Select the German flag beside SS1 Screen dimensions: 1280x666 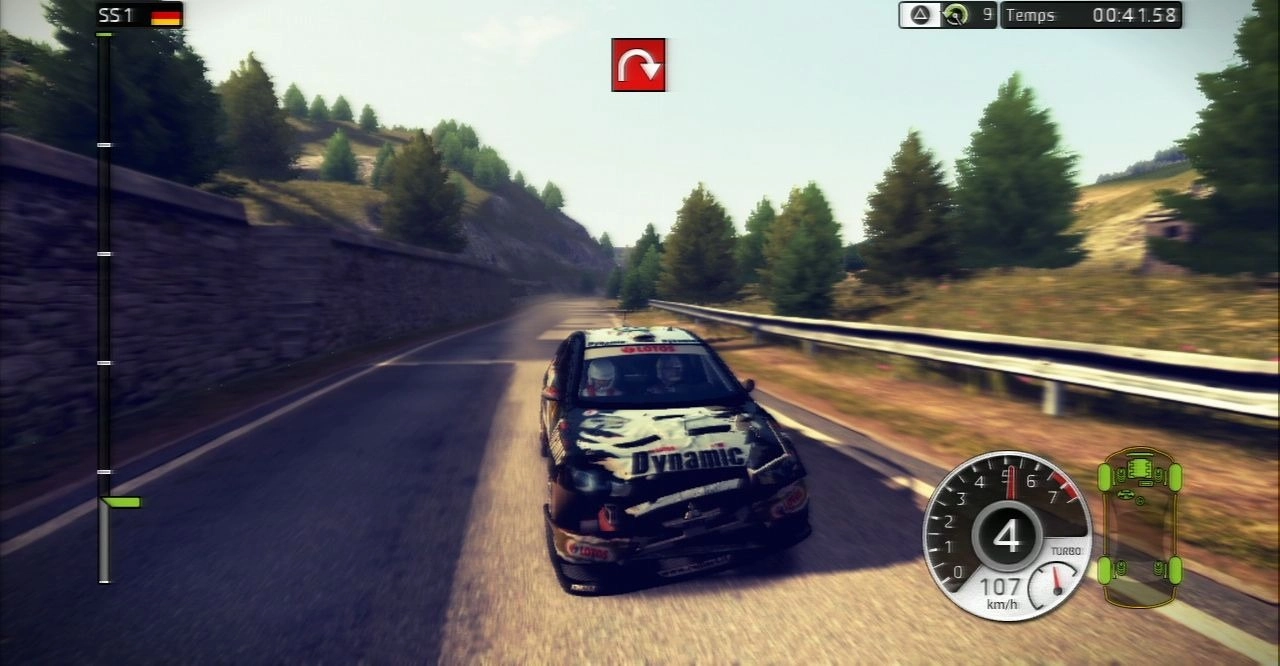point(166,15)
